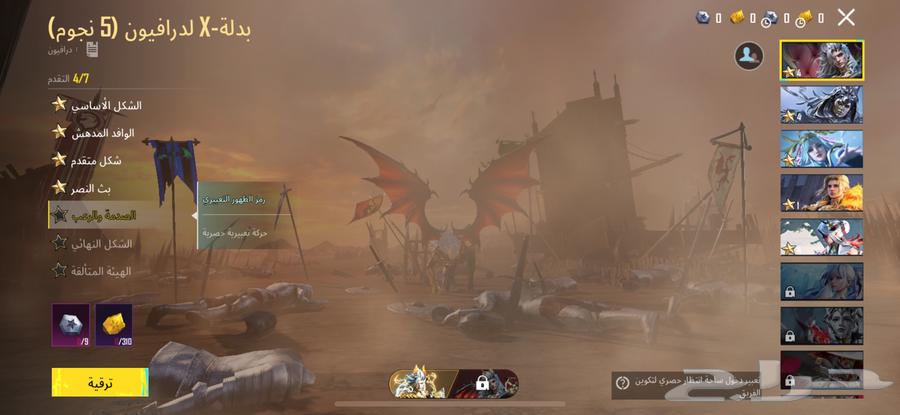
Task: Open the round profile silhouette icon
Action: pyautogui.click(x=748, y=56)
